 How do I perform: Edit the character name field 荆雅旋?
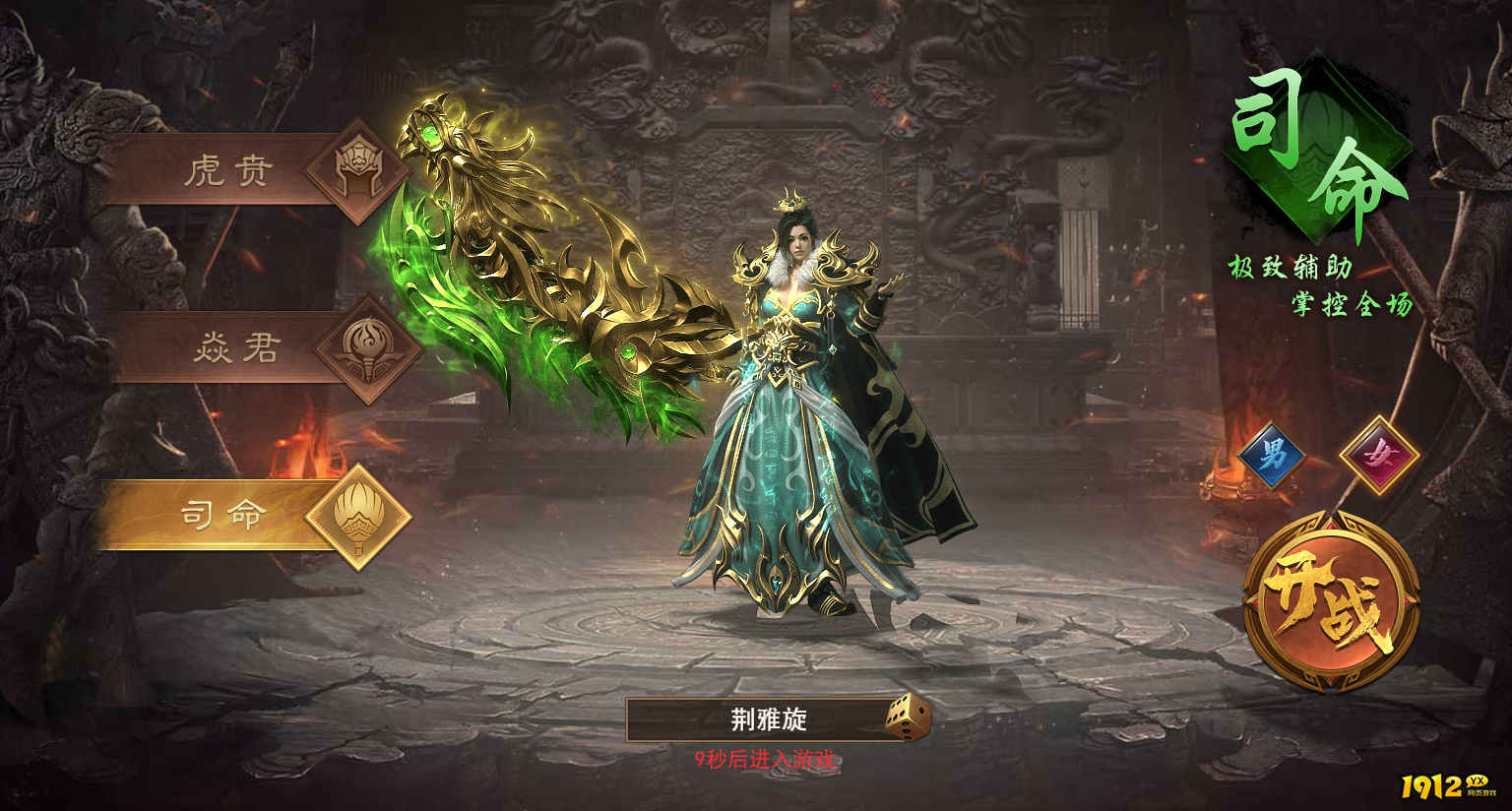point(758,719)
